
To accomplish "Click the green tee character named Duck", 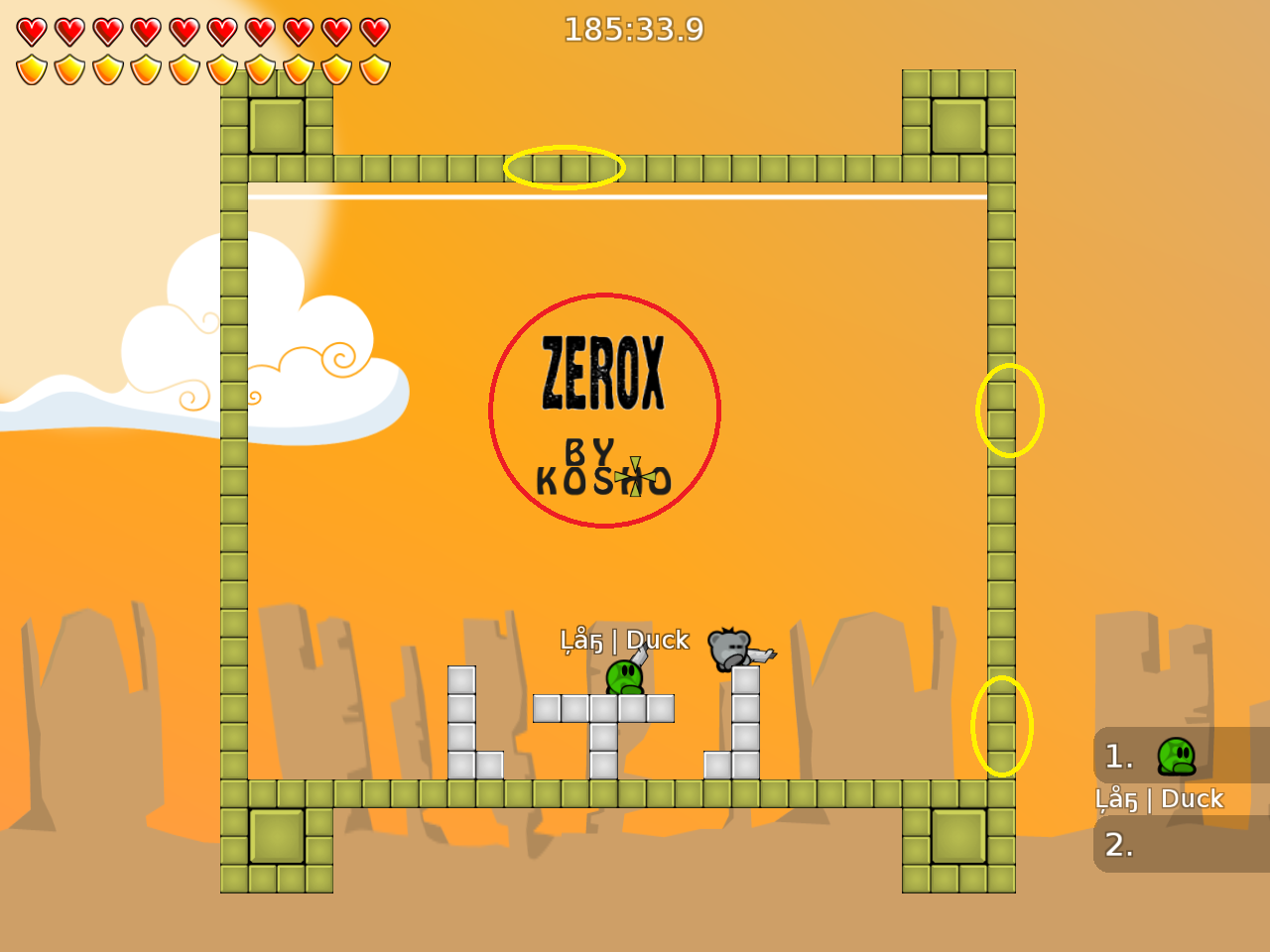I will tap(622, 679).
